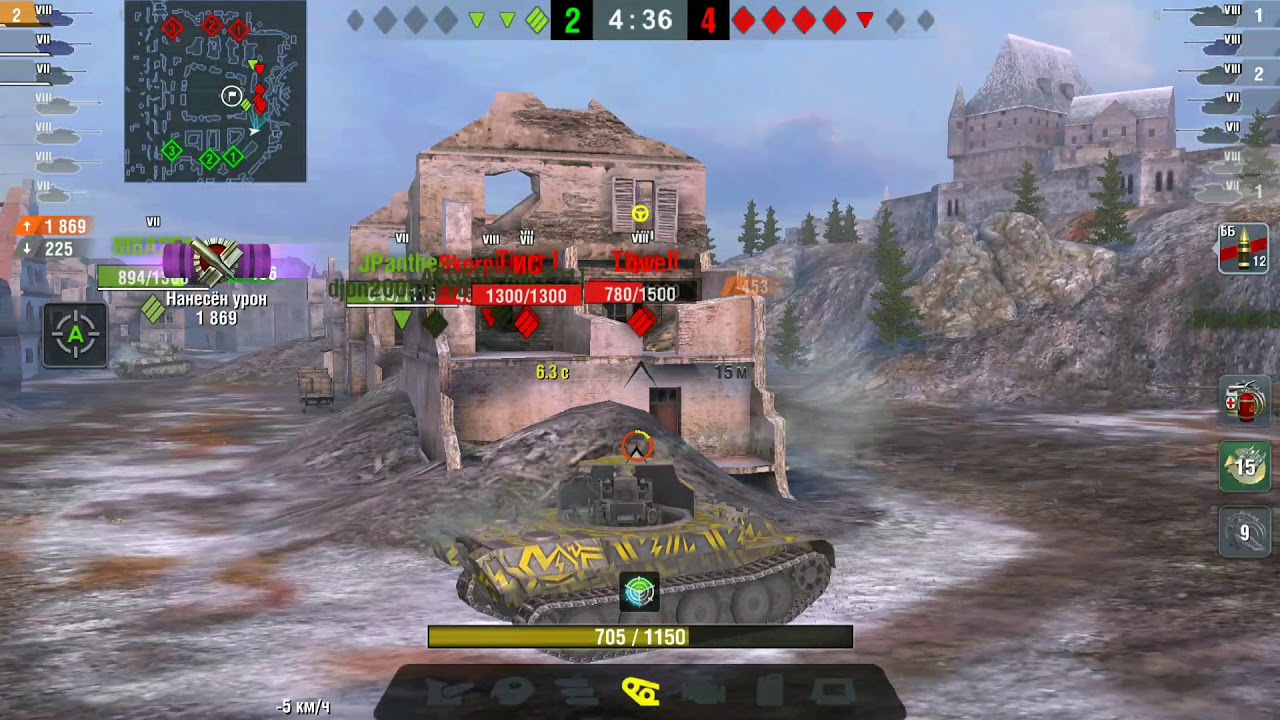
Task: Click your tank's health bar showing 705/1150
Action: click(639, 634)
